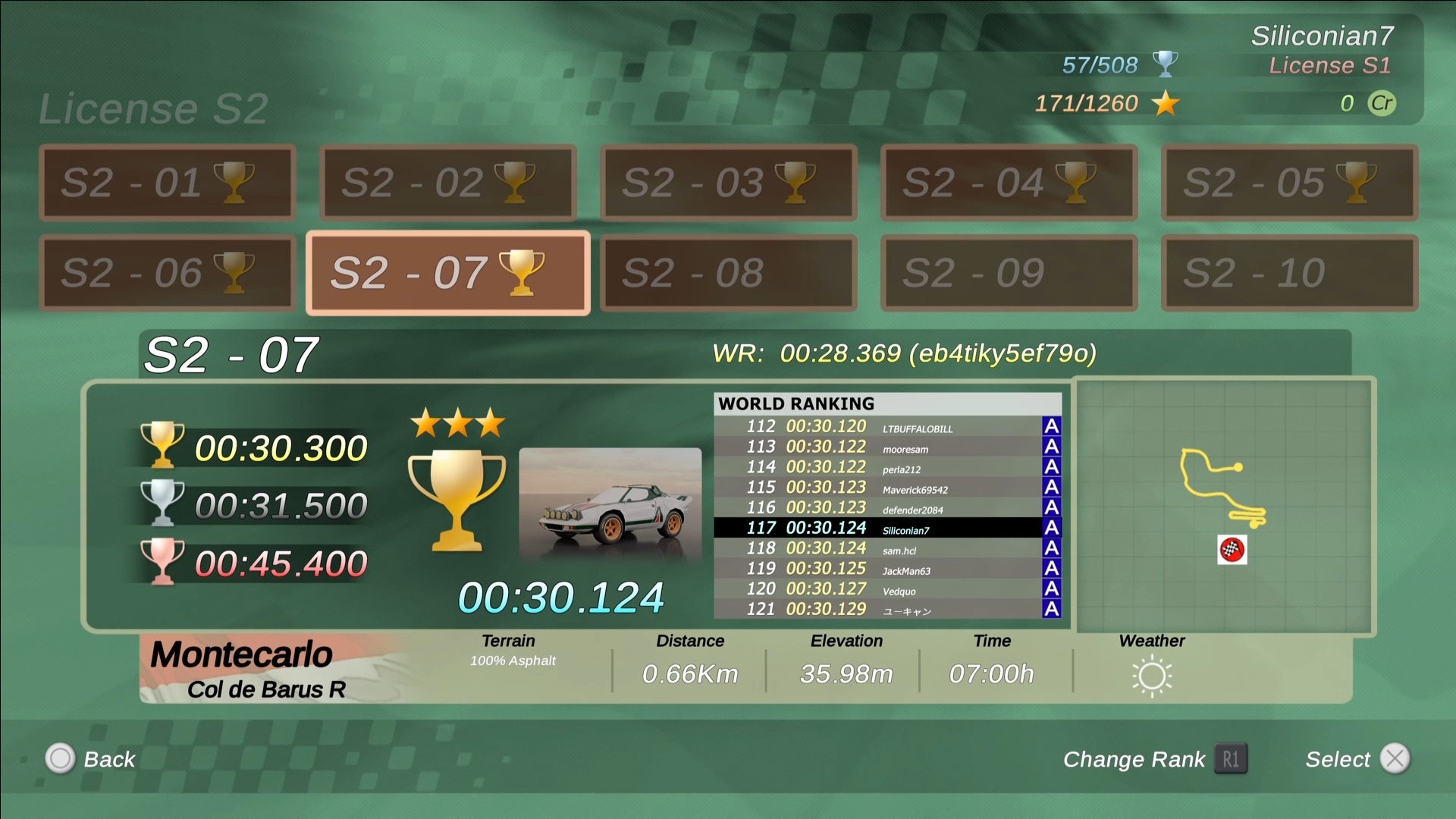Image resolution: width=1456 pixels, height=819 pixels.
Task: Select the S2 - 09 tile
Action: pyautogui.click(x=1009, y=273)
